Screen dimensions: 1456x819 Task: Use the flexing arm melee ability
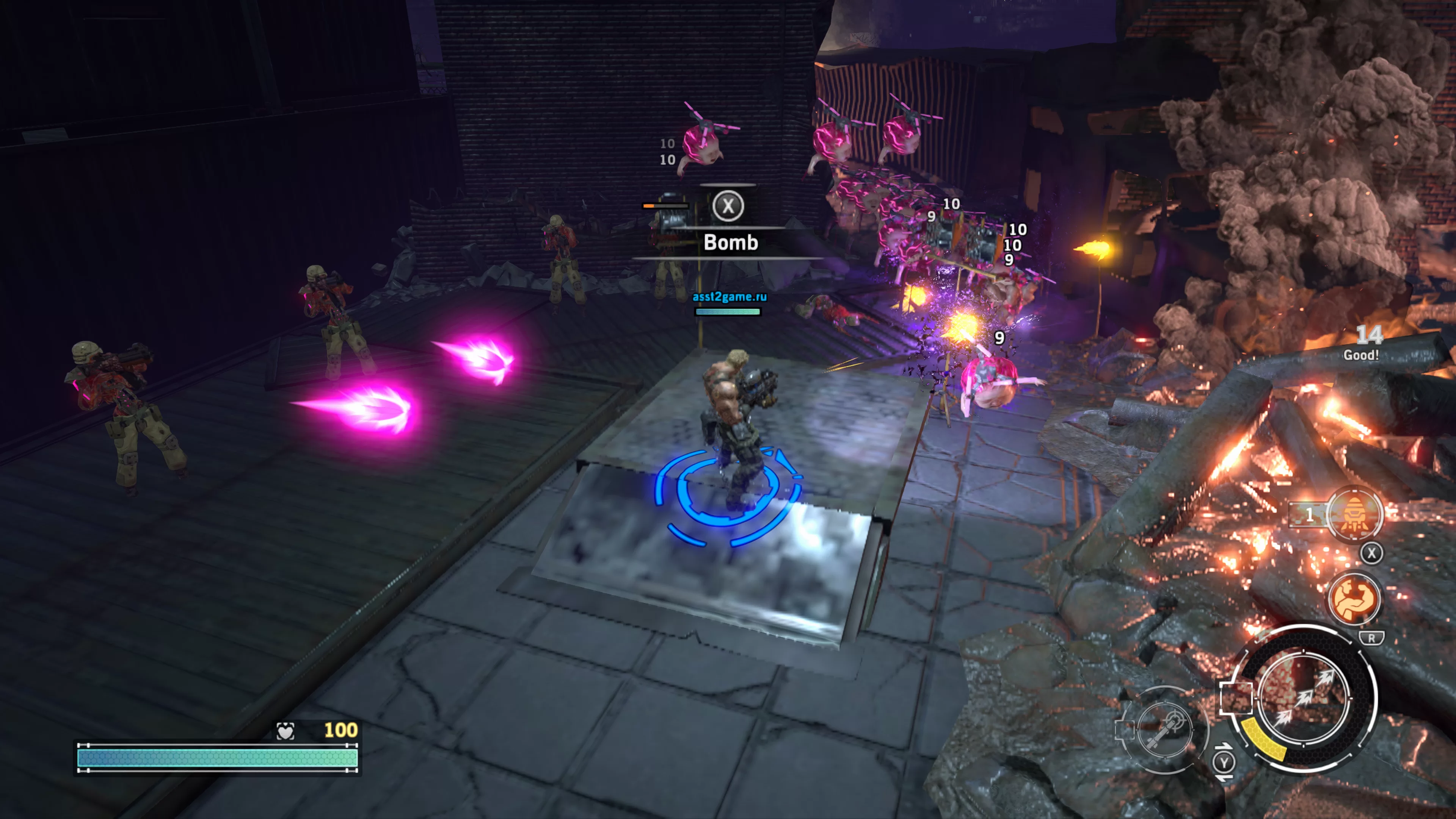[1354, 598]
